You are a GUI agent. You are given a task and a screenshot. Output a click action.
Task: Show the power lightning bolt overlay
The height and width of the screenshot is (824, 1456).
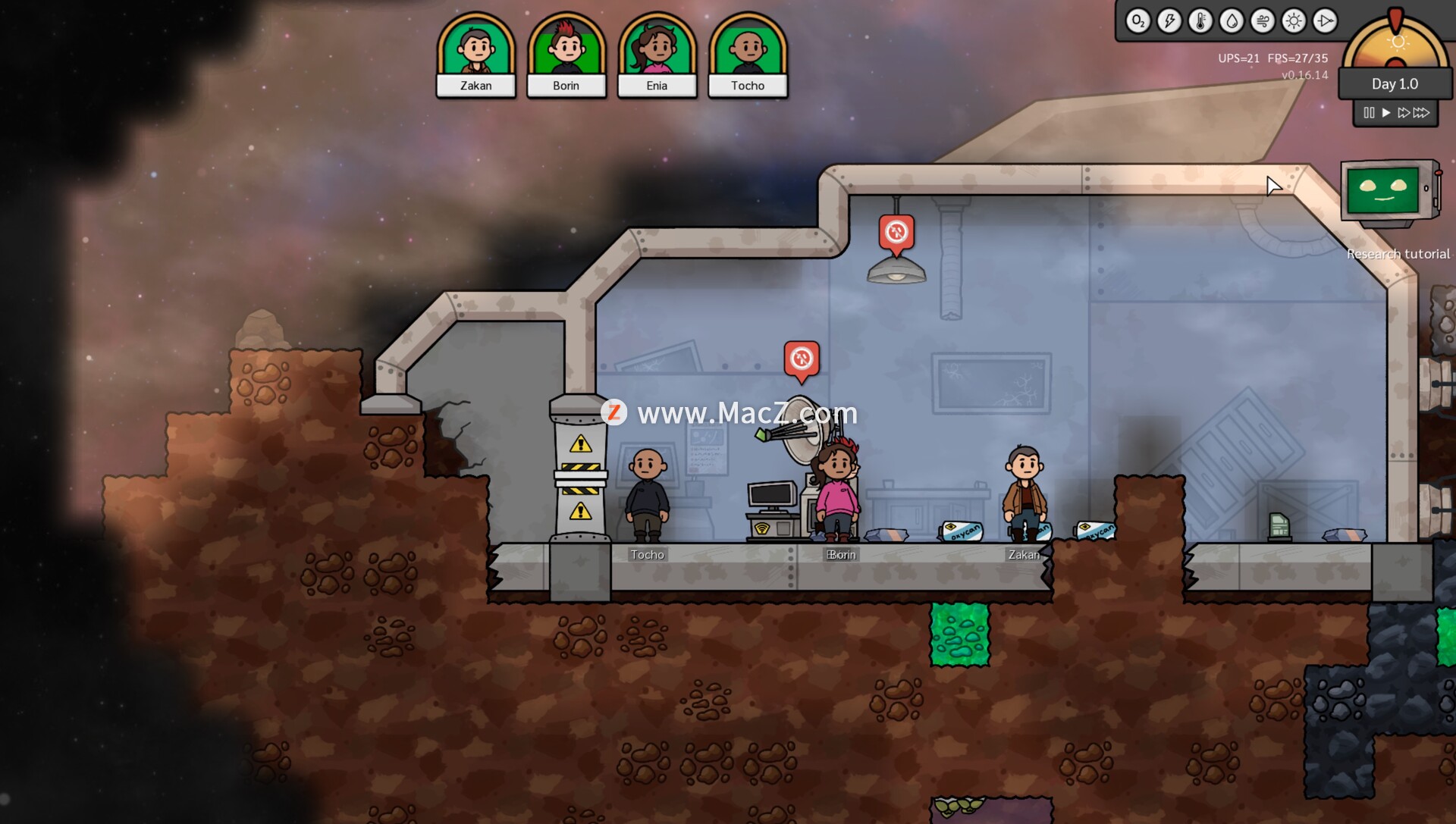tap(1169, 21)
